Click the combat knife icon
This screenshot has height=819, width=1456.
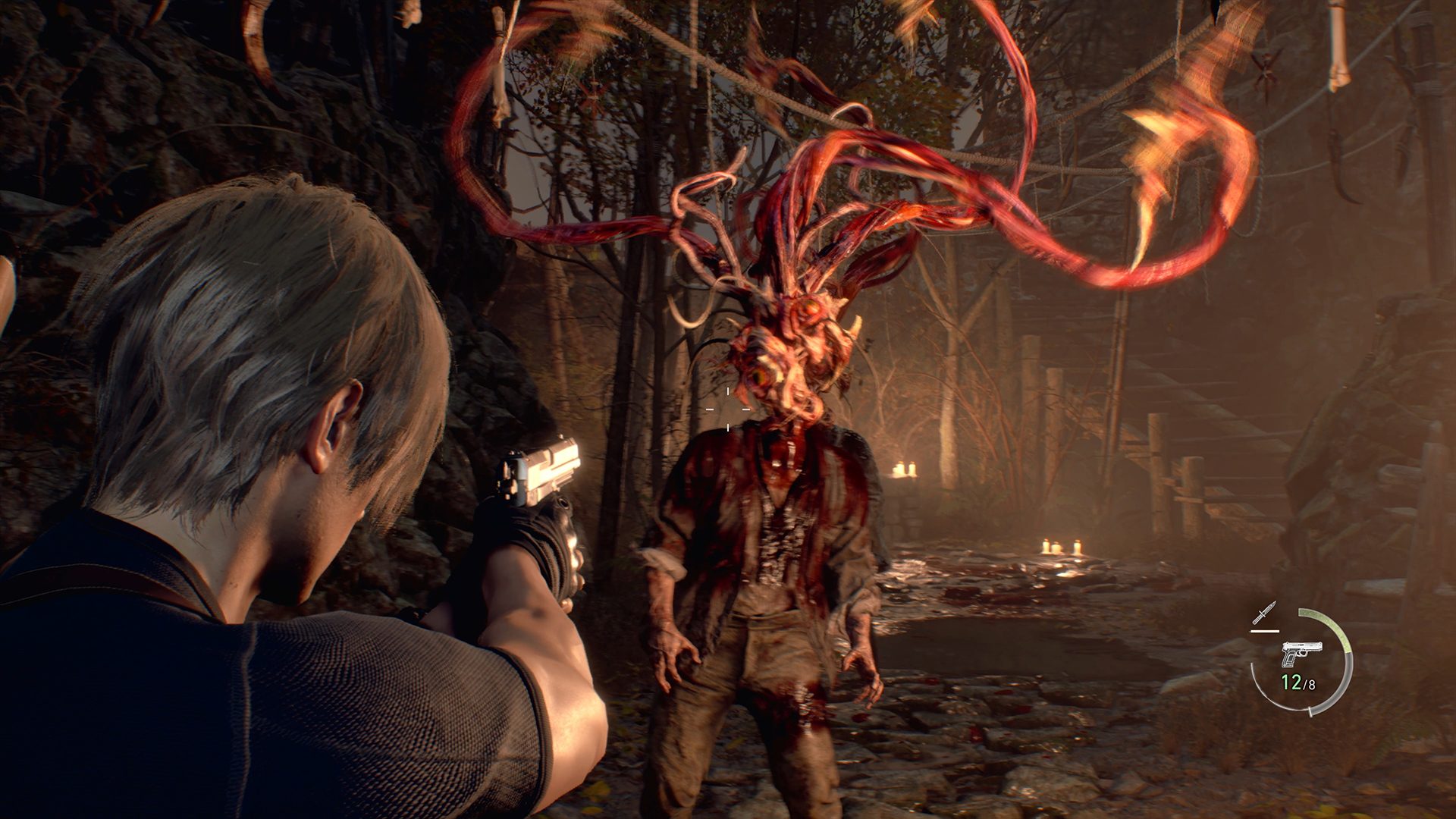click(x=1265, y=613)
